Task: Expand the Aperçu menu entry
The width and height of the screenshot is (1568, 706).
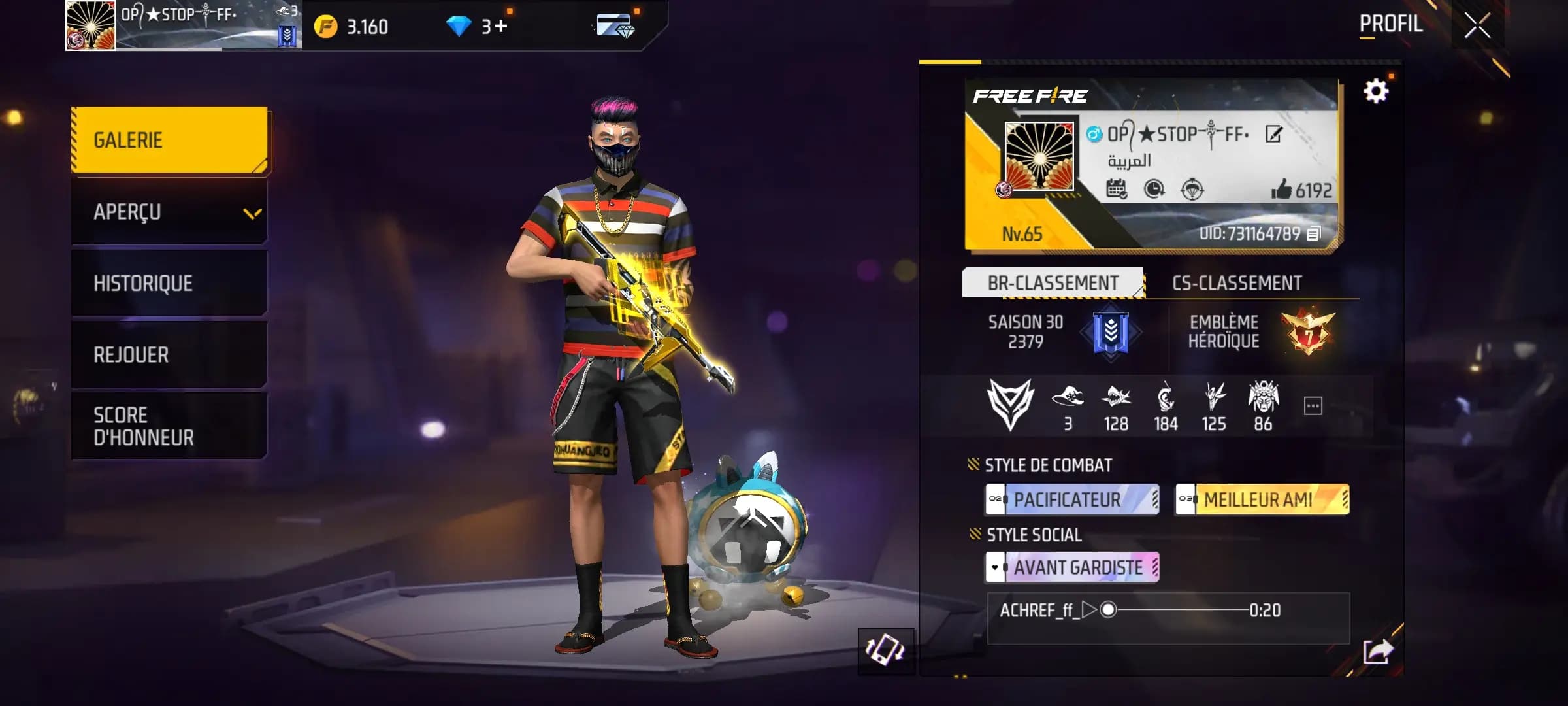Action: [169, 212]
